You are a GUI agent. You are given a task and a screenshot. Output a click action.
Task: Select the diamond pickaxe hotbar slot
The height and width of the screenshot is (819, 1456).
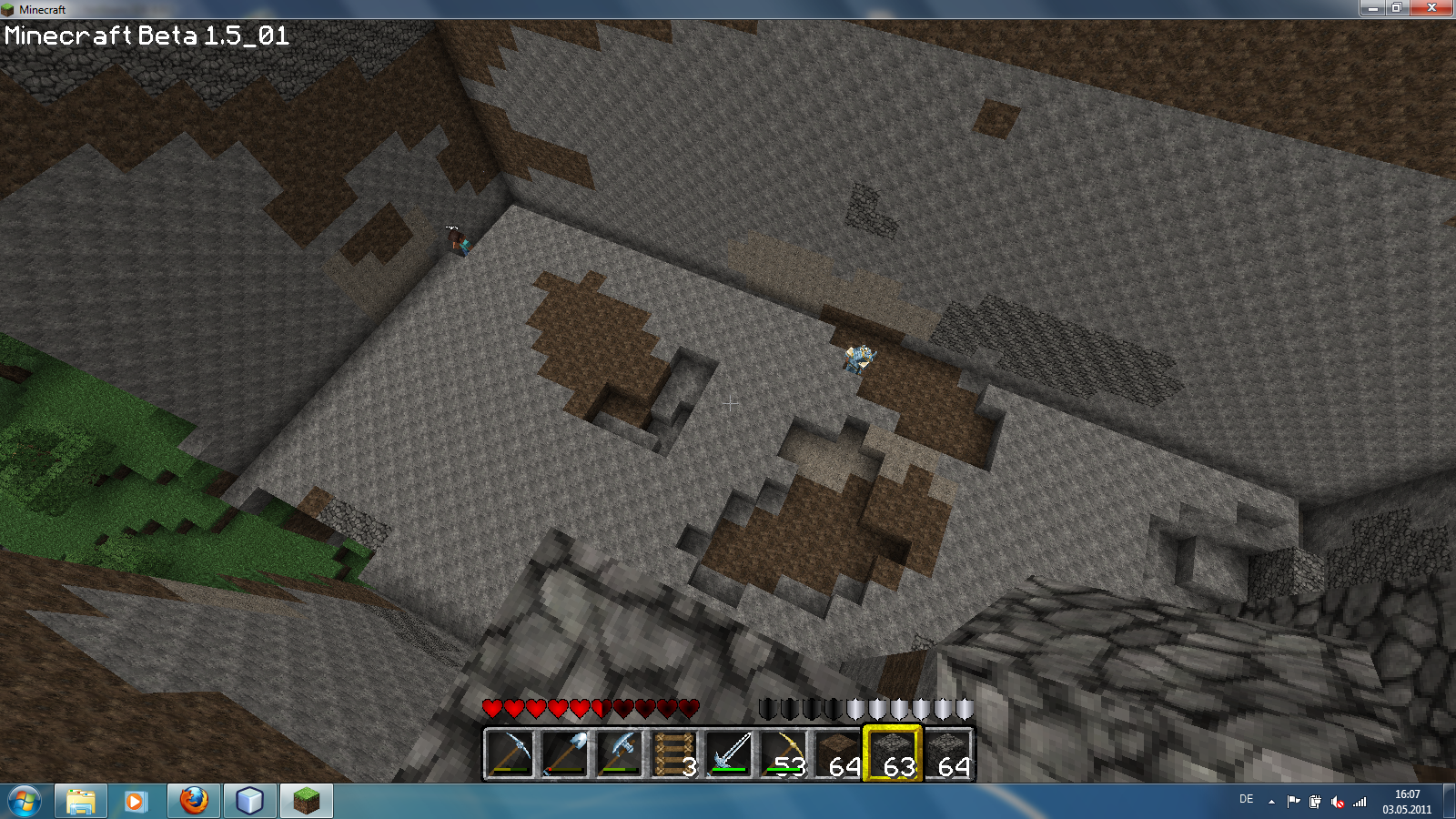pyautogui.click(x=510, y=753)
